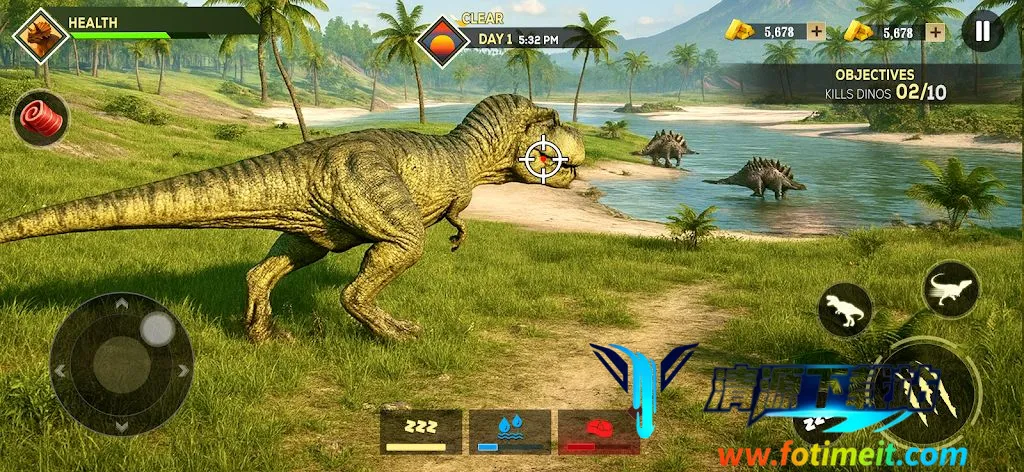The image size is (1024, 472).
Task: Tap the standing T-rex roar button
Action: click(x=845, y=311)
